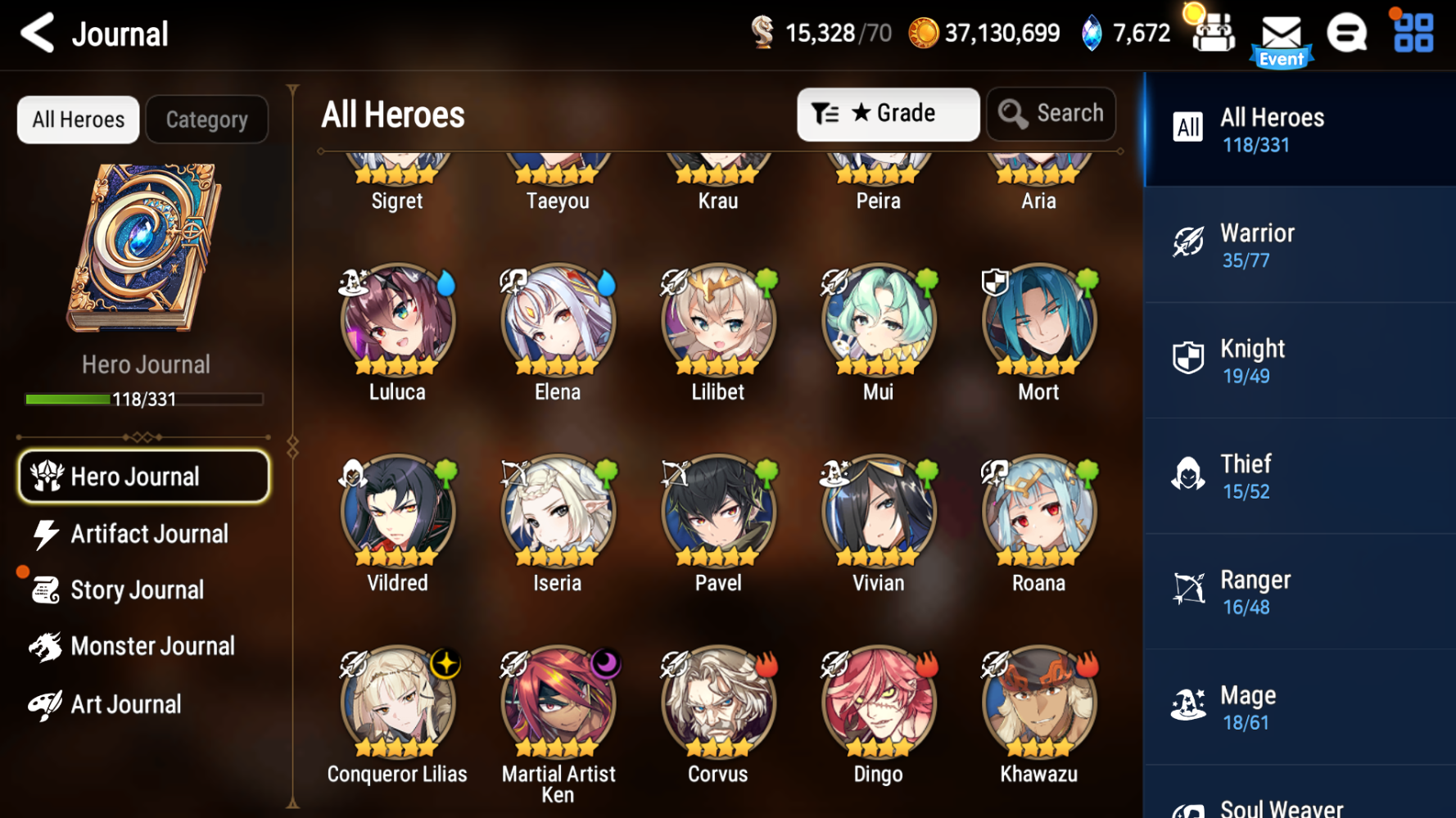Filter heroes by Mage class
This screenshot has width=1456, height=818.
[1300, 707]
